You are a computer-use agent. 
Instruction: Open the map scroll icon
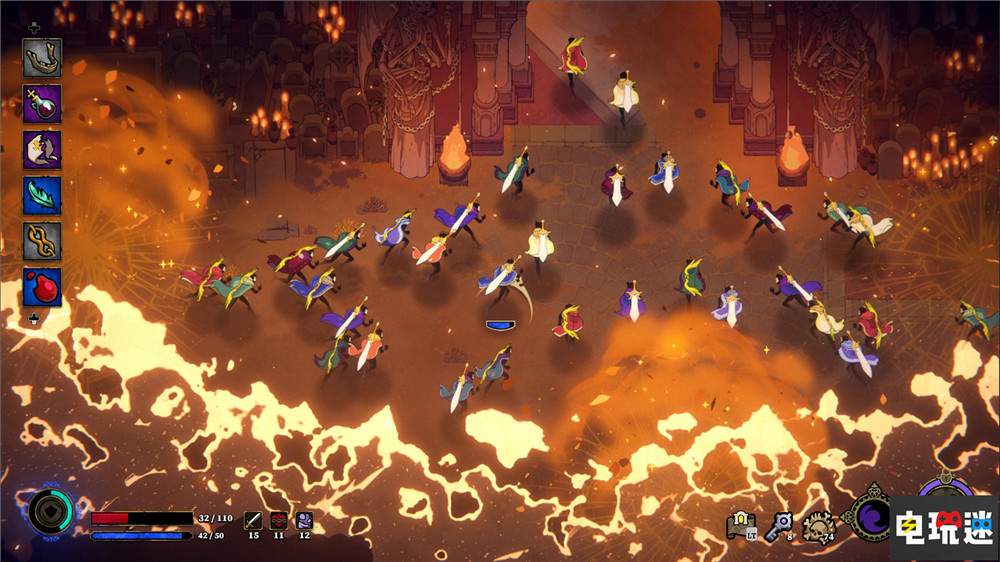tap(740, 523)
